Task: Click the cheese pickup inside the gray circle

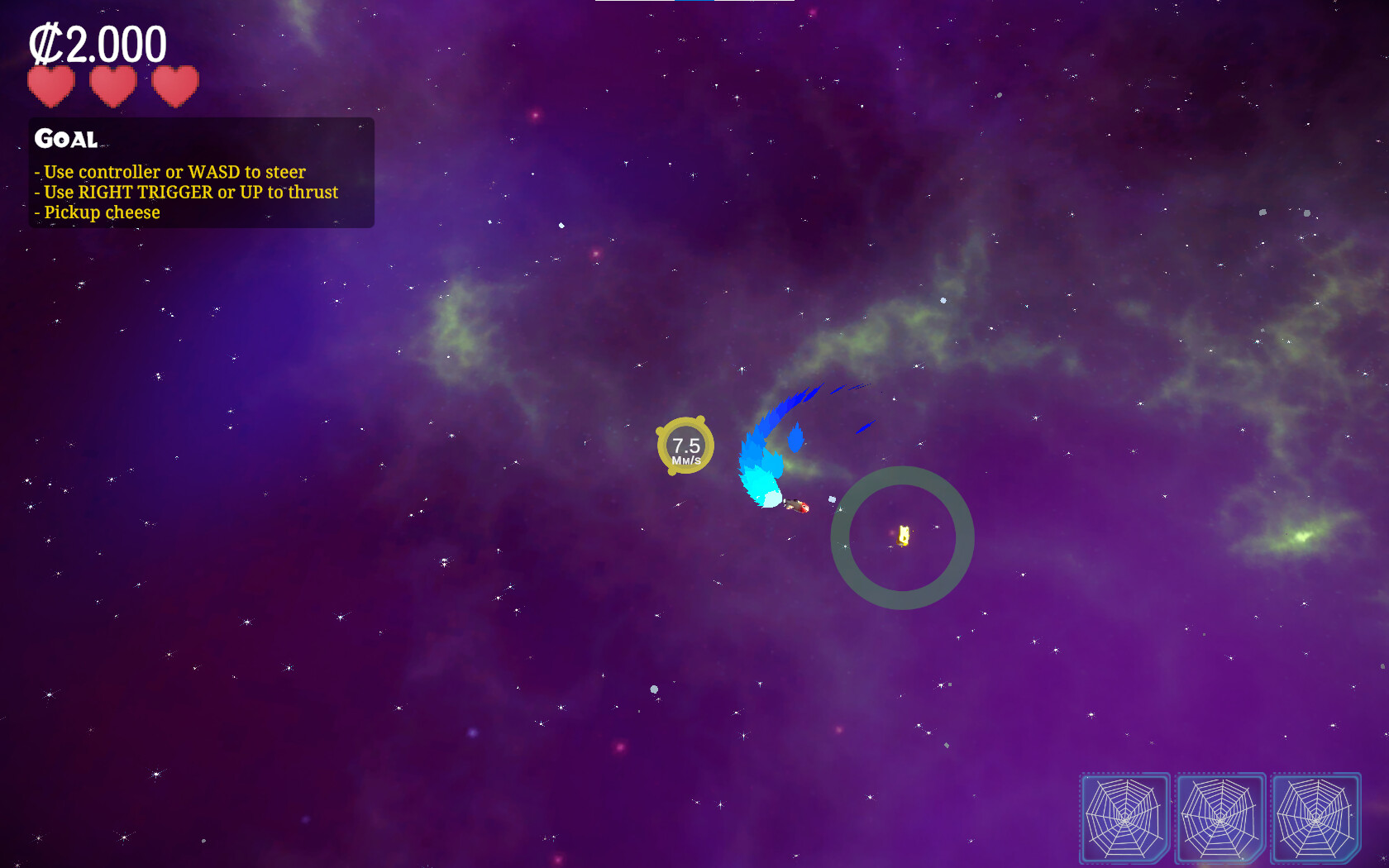Action: click(x=902, y=537)
